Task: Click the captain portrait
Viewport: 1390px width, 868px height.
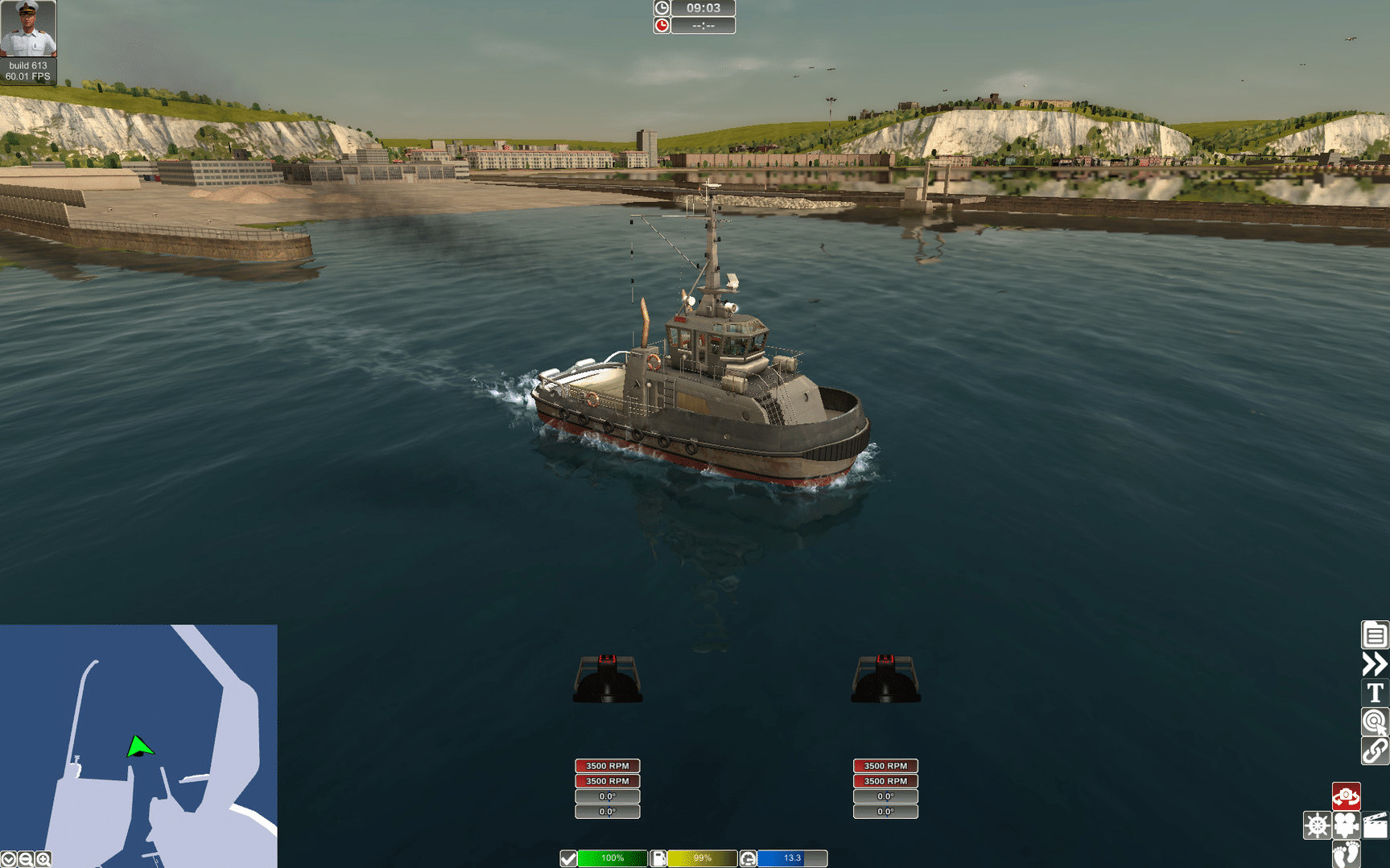Action: 28,29
